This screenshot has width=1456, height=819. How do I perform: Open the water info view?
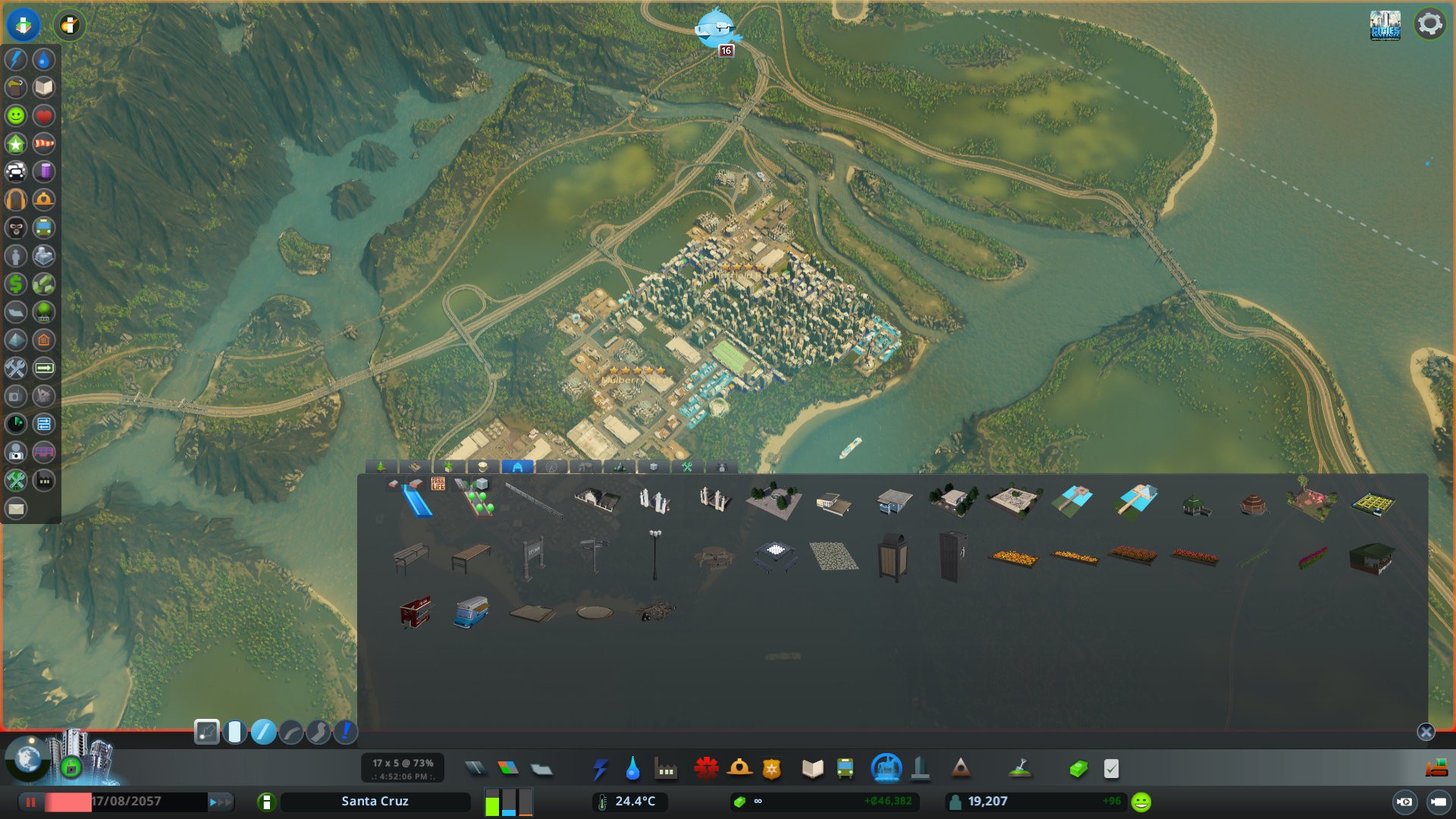click(44, 59)
